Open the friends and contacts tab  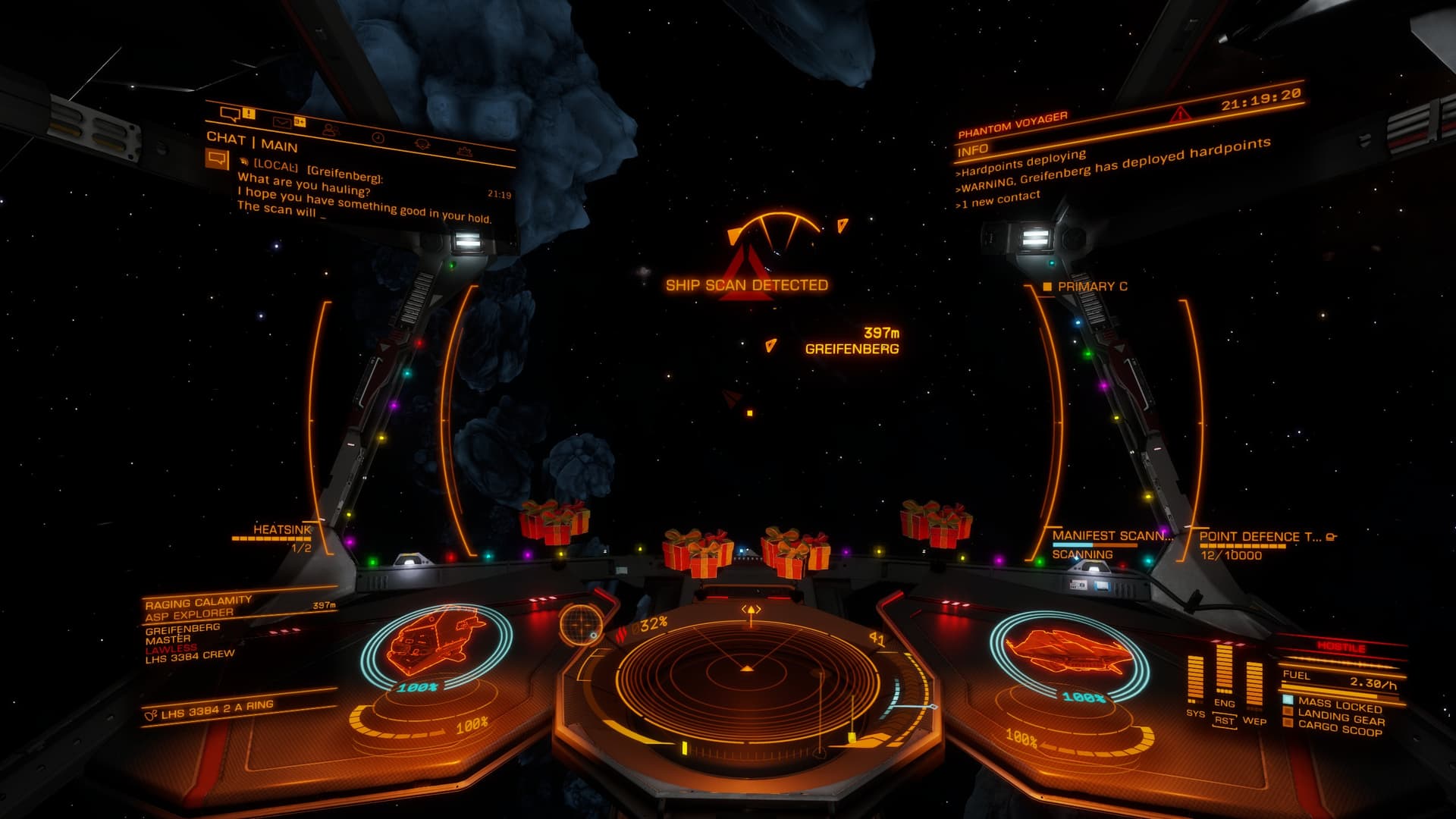click(x=330, y=130)
